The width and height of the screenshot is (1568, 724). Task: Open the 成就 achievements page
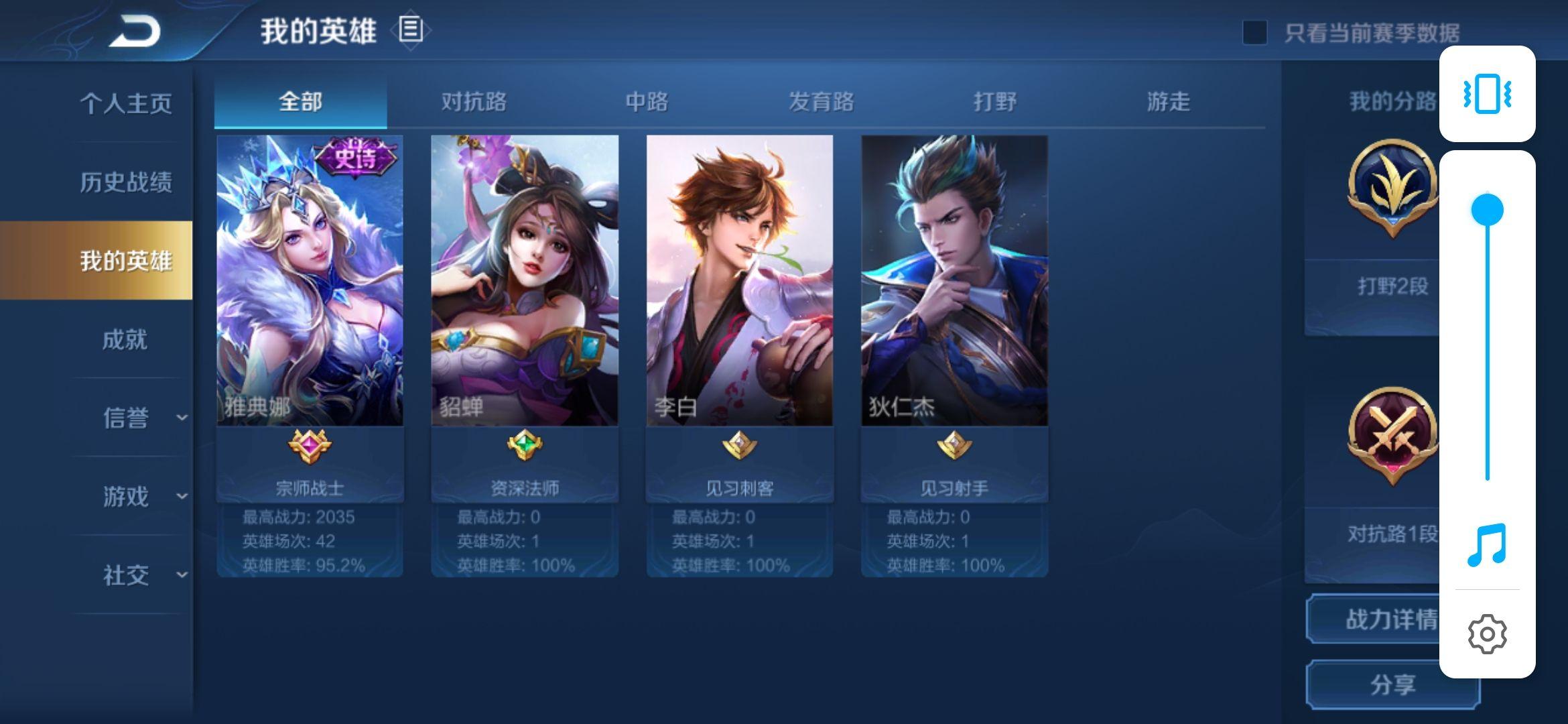pos(125,339)
